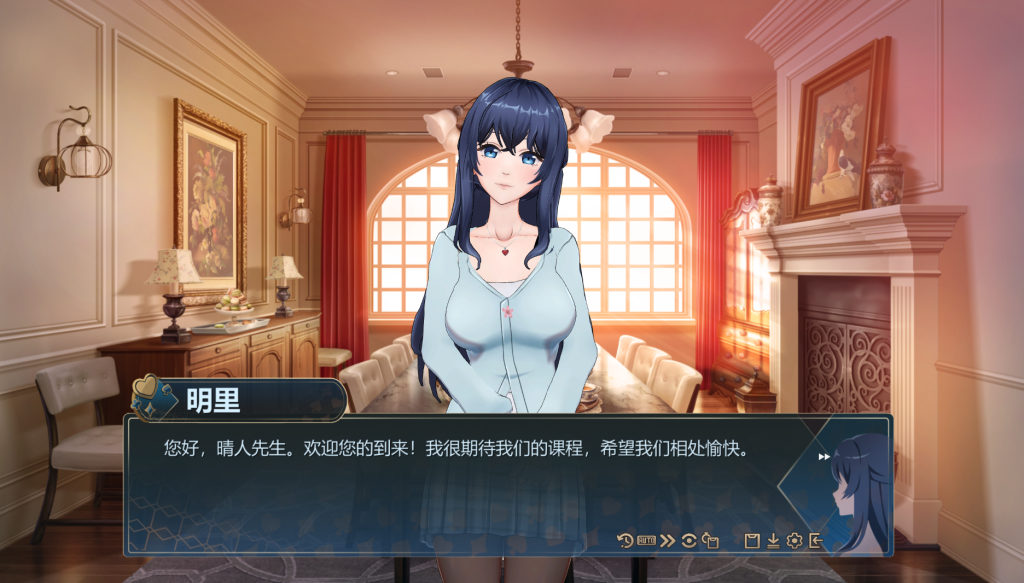The width and height of the screenshot is (1024, 583).
Task: Open the save game floppy icon
Action: tap(752, 541)
